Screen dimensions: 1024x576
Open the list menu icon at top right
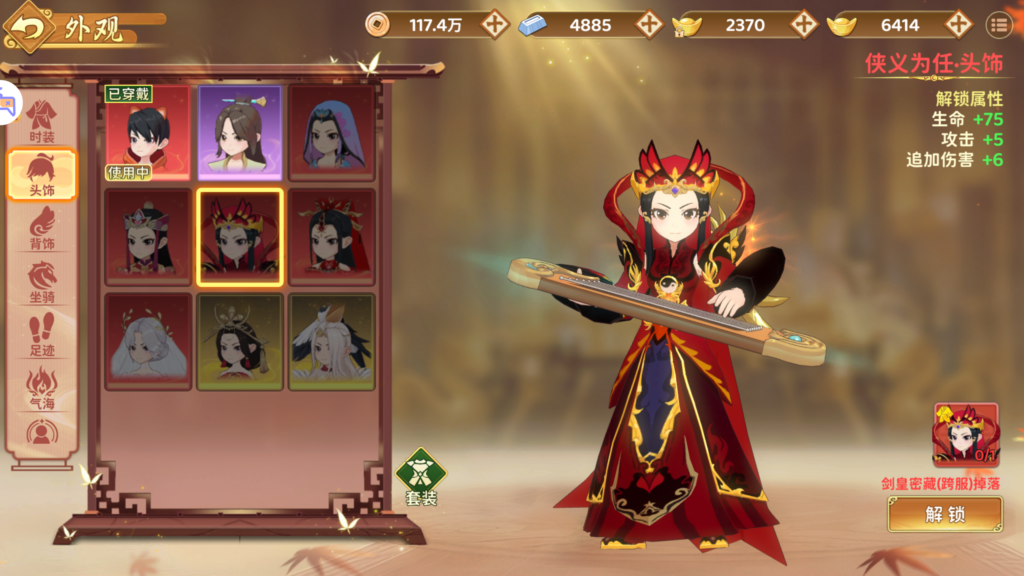998,25
